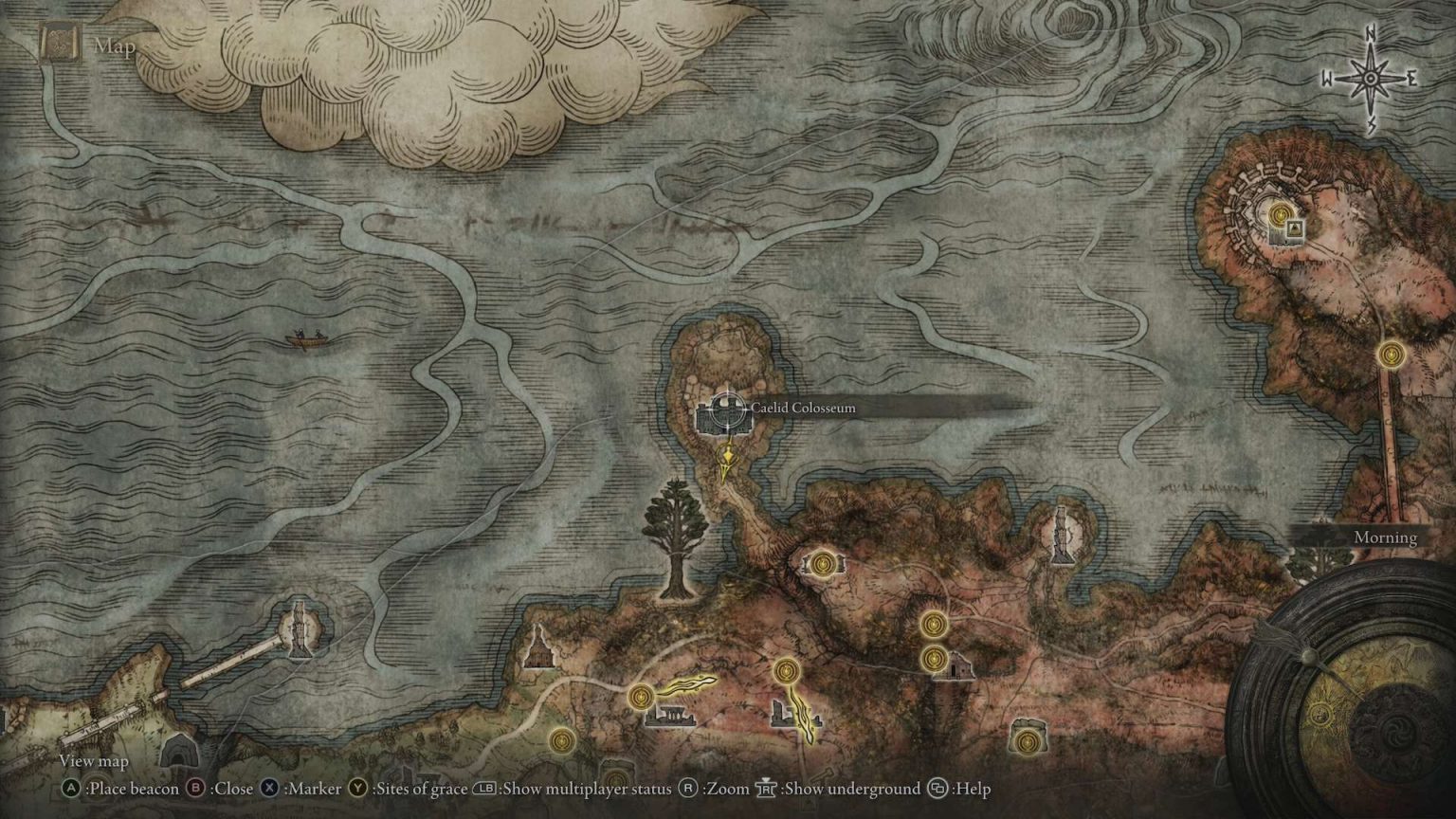Choose the grace between two gate pillars

click(821, 564)
